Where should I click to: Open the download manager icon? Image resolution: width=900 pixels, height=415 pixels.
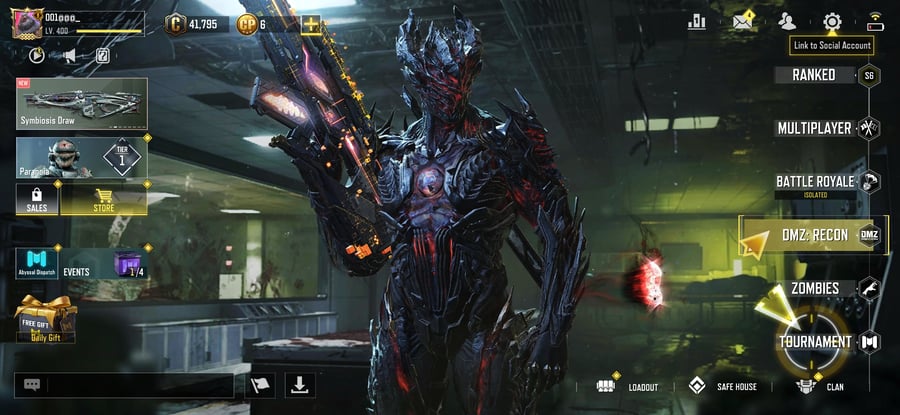pyautogui.click(x=300, y=385)
